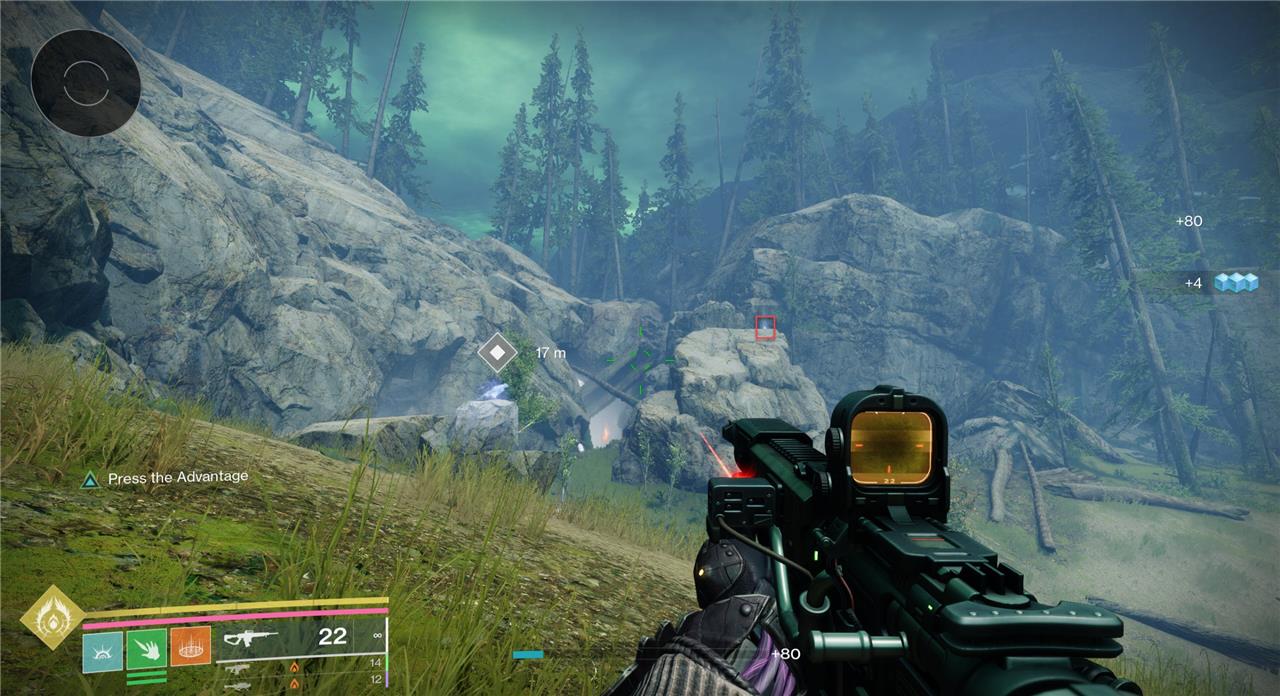Select the equipped auto rifle weapon icon
This screenshot has width=1280, height=696.
click(x=251, y=637)
